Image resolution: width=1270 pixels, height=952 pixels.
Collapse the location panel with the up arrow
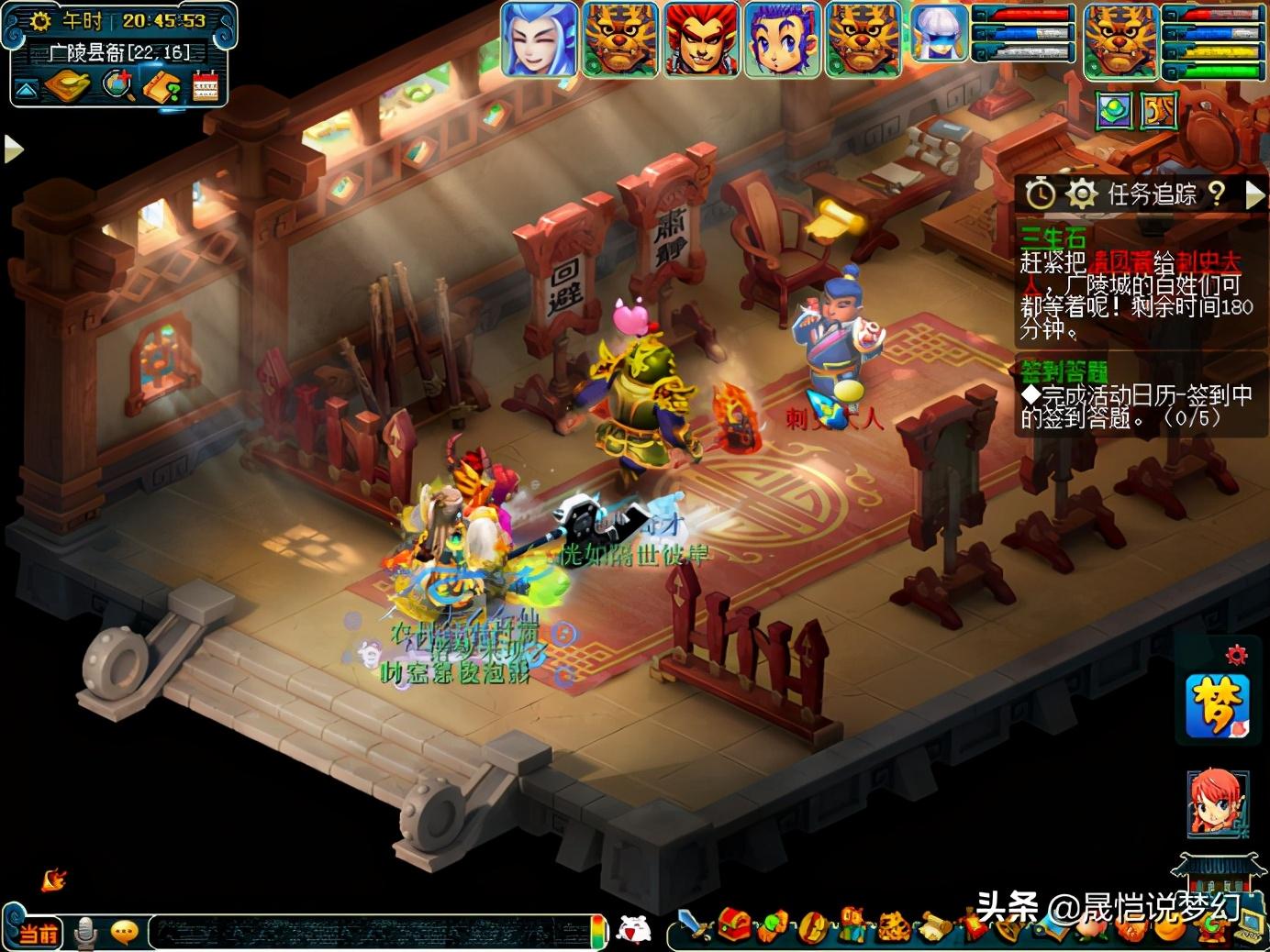[26, 89]
